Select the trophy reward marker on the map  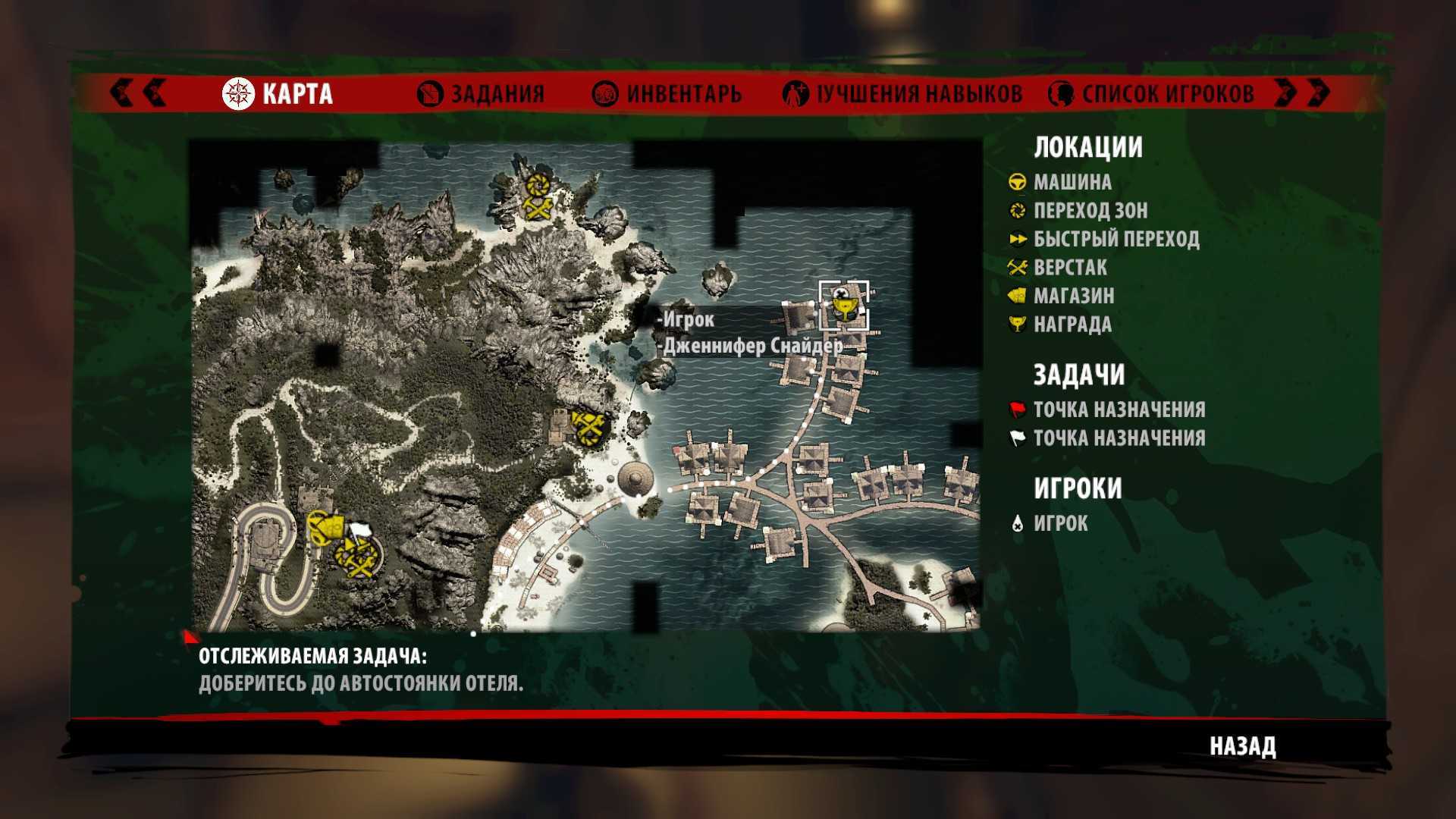(843, 307)
